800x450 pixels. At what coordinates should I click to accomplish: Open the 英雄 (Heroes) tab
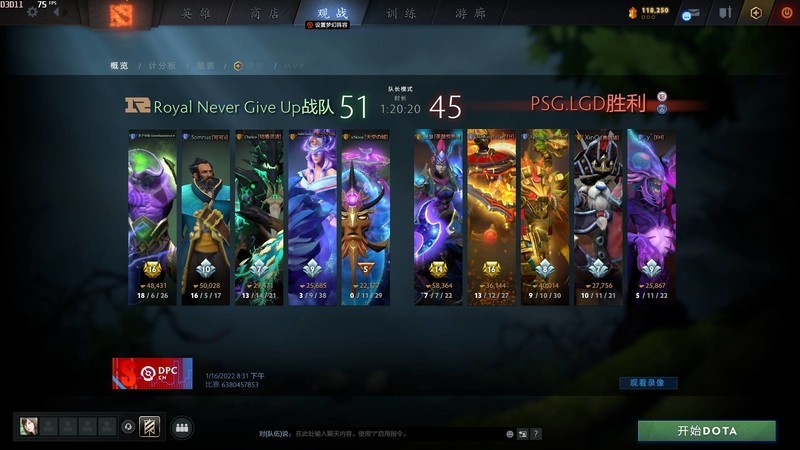(197, 13)
